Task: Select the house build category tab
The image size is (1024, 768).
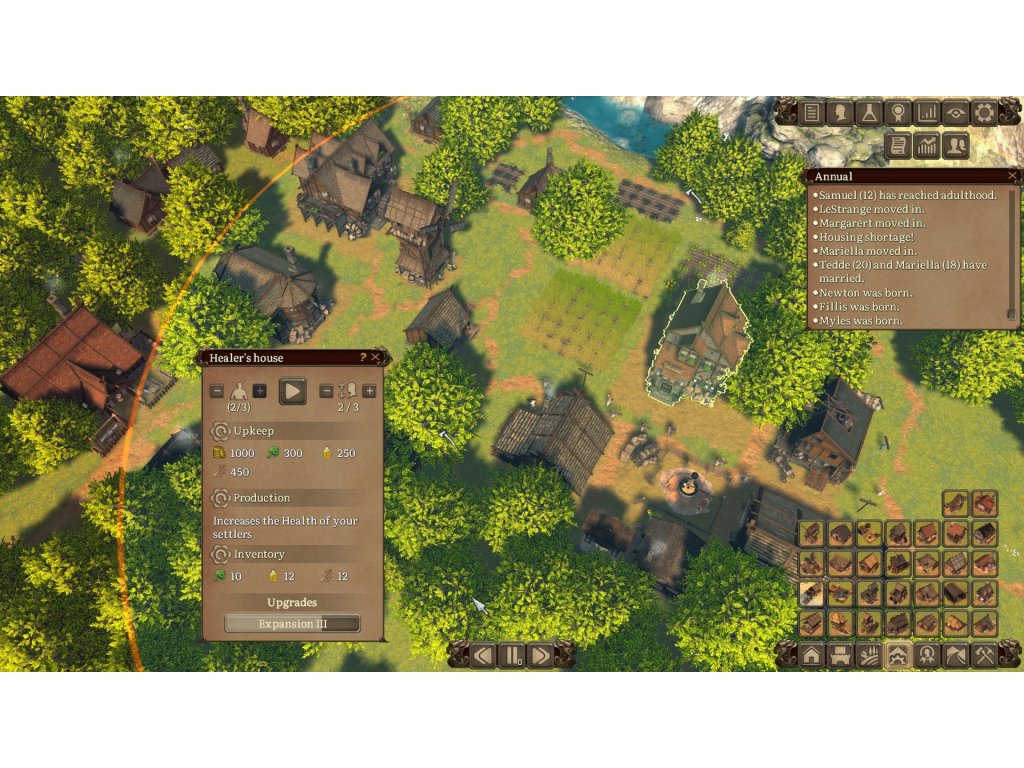Action: pos(811,656)
